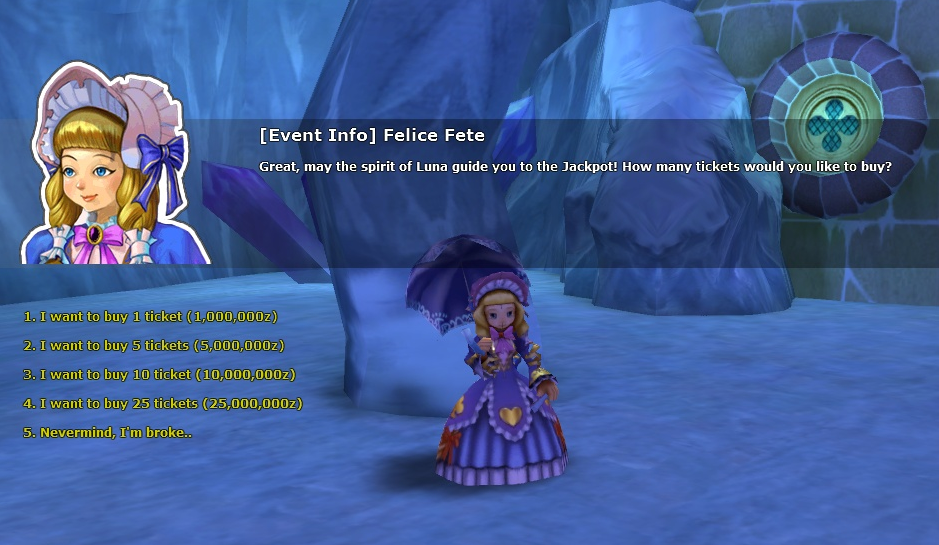
Task: Buy 25 tickets for 25,000,000z
Action: click(x=163, y=403)
